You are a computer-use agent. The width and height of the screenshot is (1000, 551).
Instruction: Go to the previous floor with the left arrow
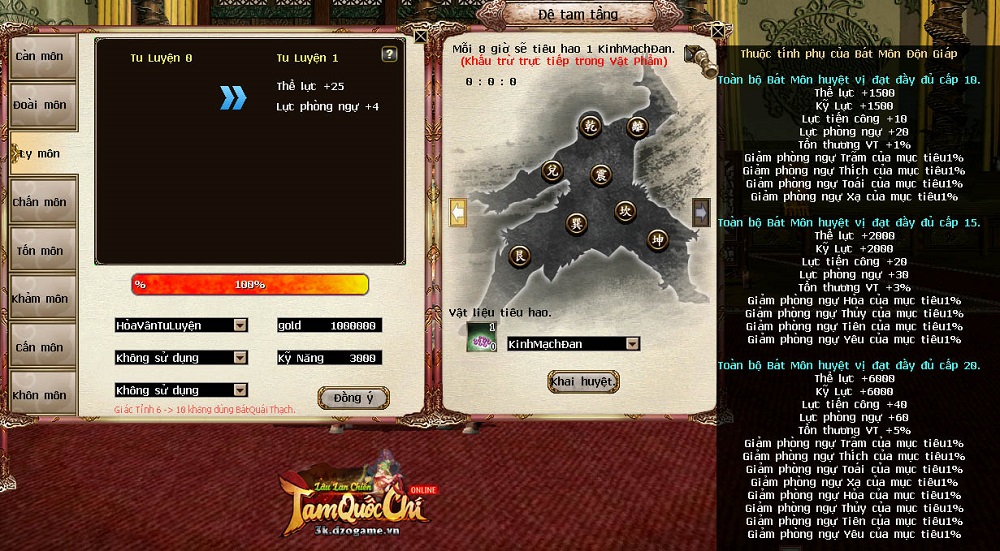(x=458, y=212)
